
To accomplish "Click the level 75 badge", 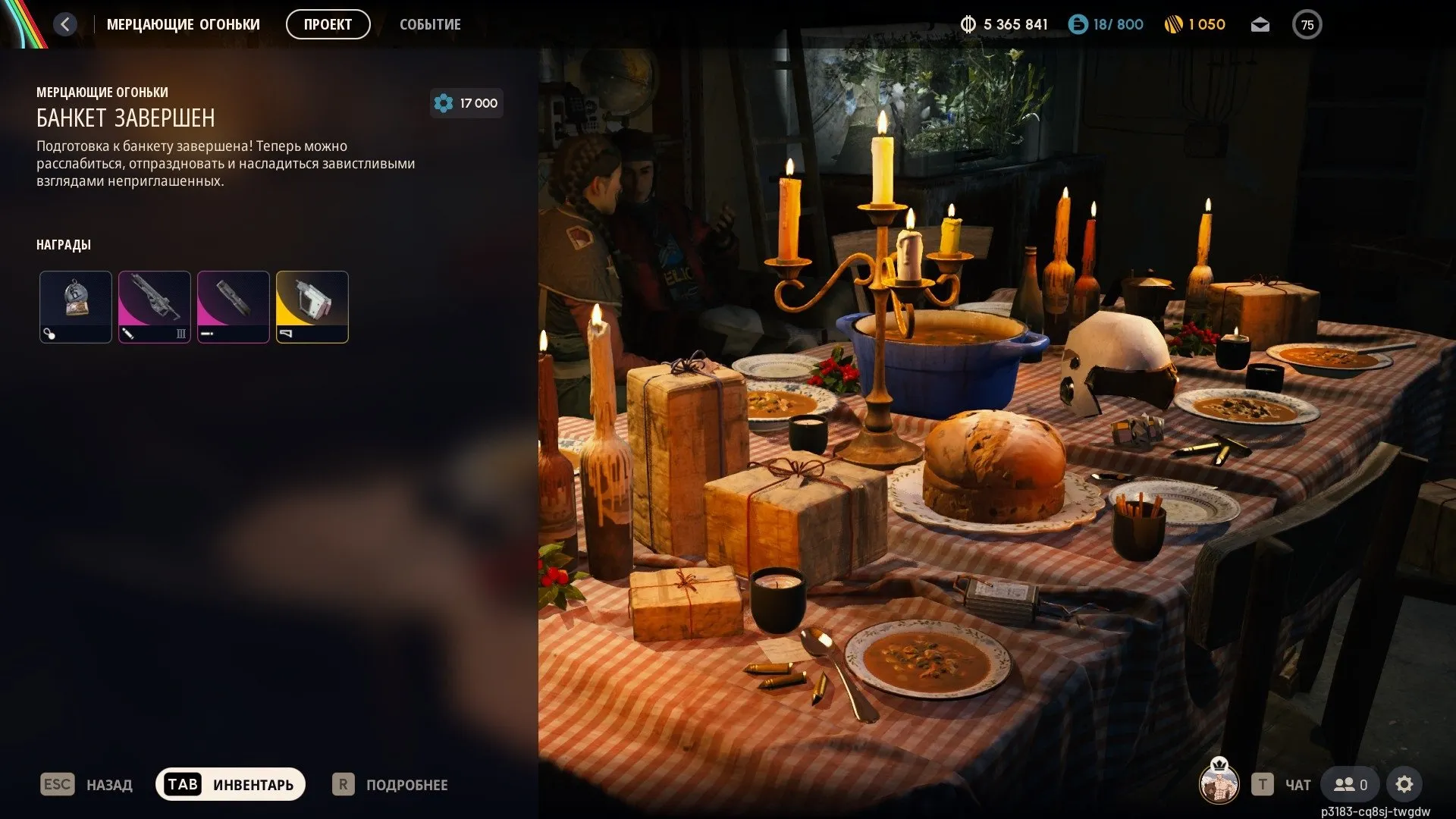I will coord(1307,25).
